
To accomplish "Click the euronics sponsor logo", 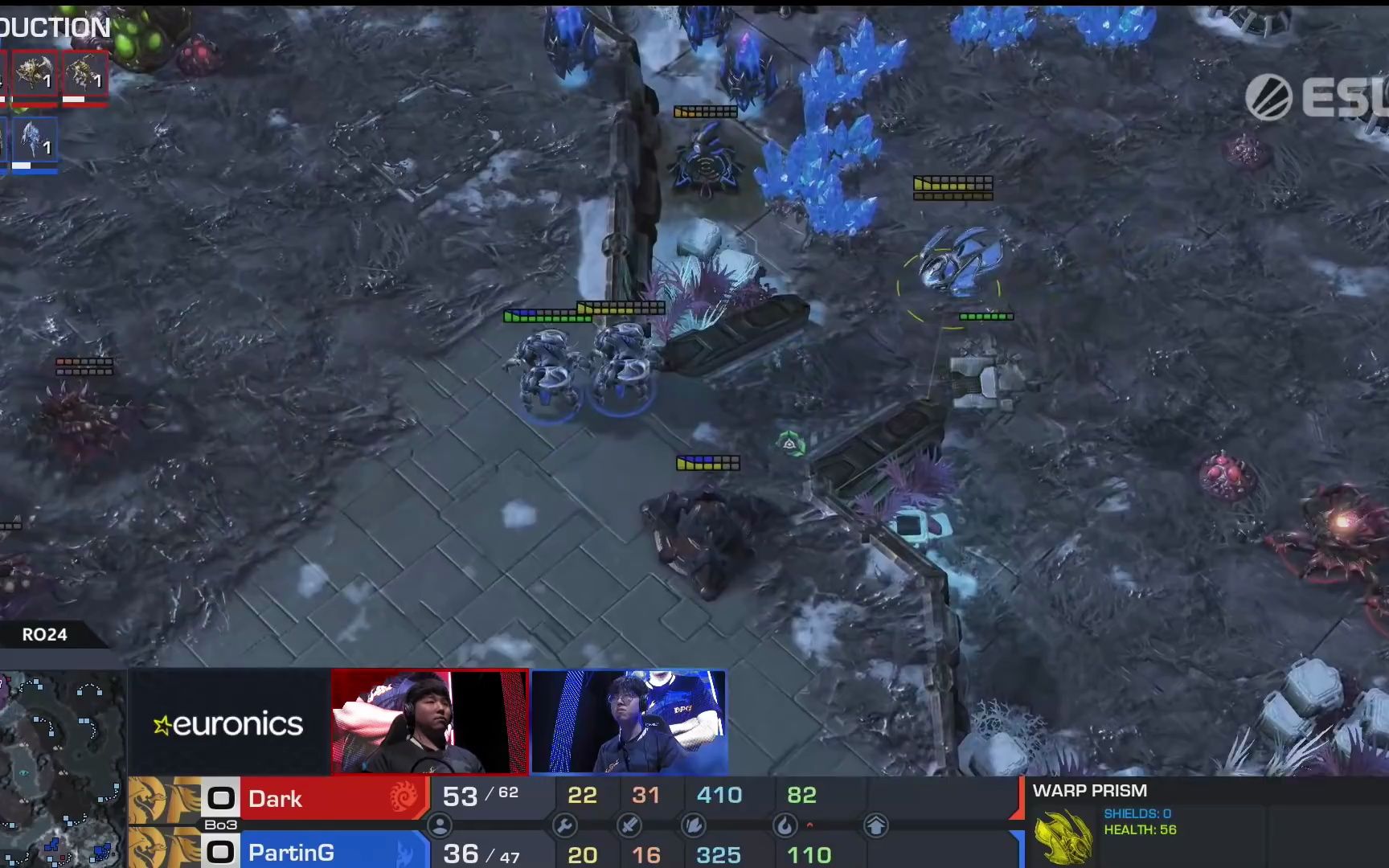I will pos(228,725).
